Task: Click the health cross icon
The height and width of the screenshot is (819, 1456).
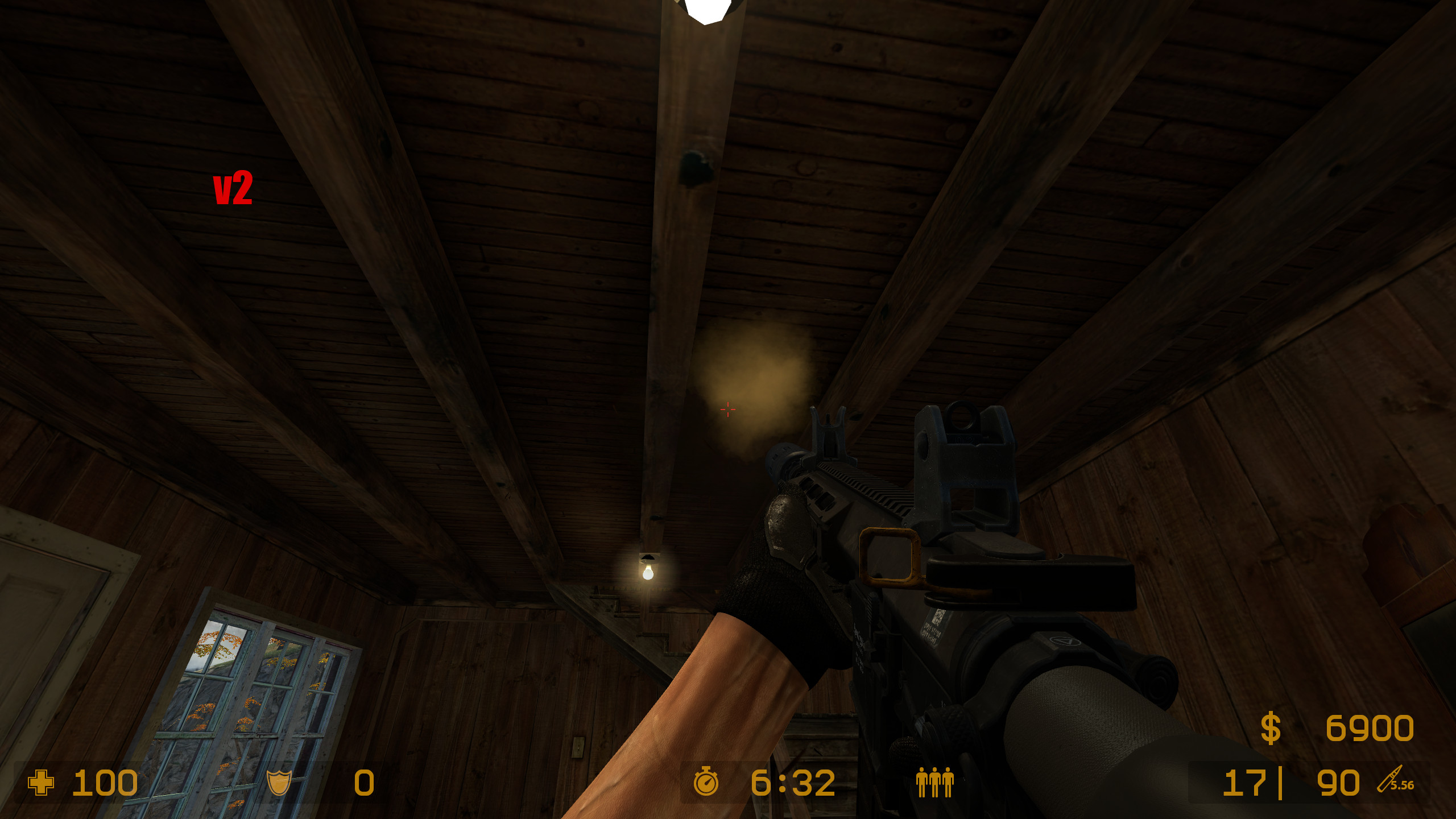Action: (40, 783)
